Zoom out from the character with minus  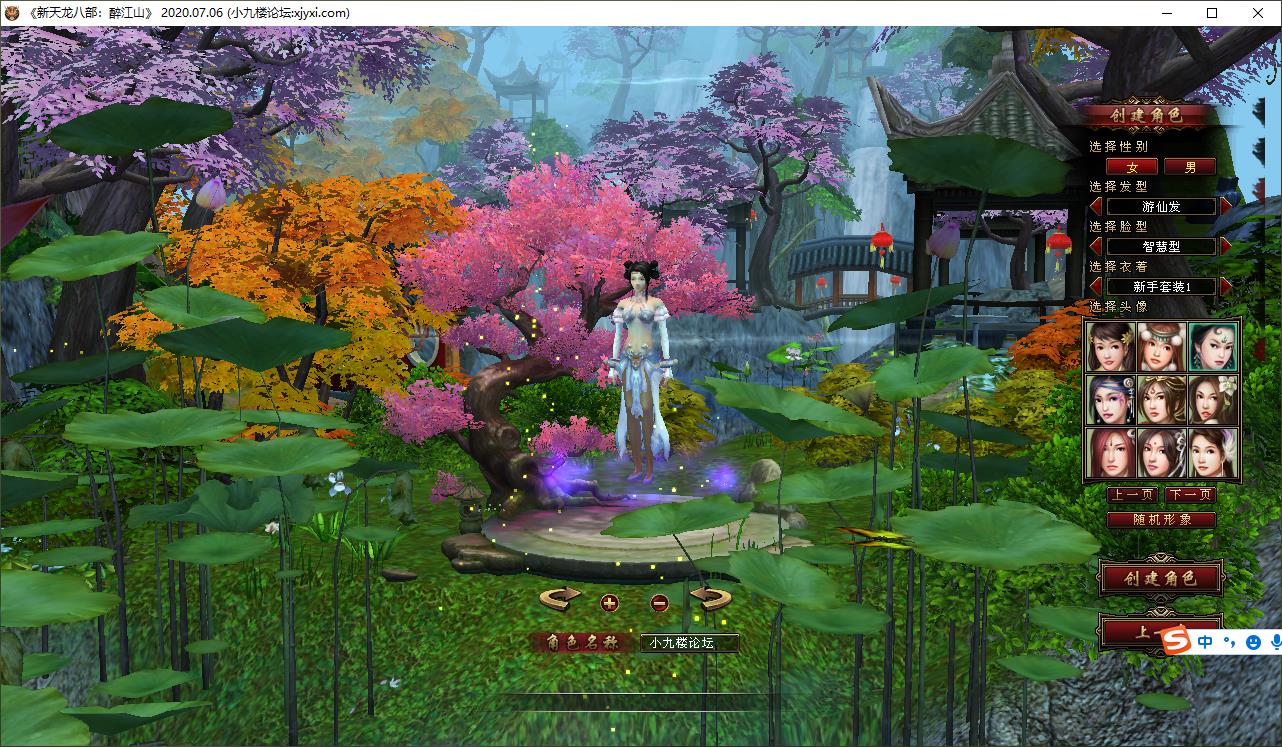click(x=659, y=602)
